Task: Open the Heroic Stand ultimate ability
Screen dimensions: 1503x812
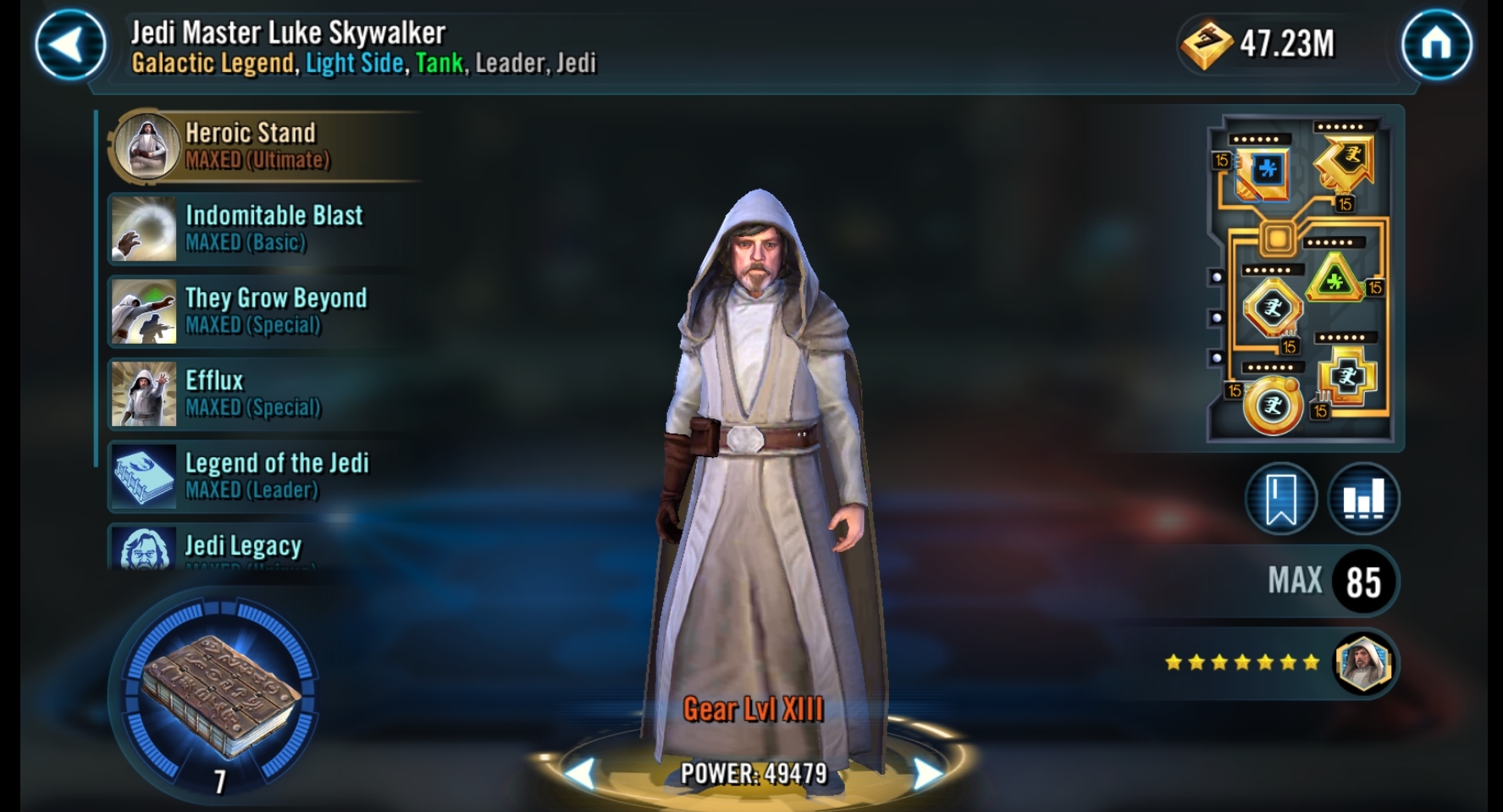Action: [x=254, y=146]
